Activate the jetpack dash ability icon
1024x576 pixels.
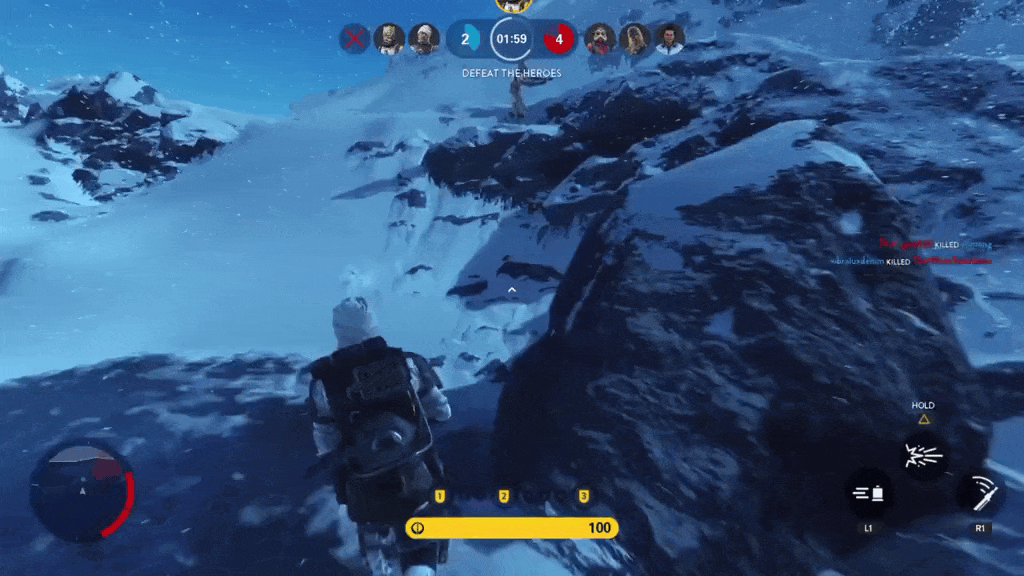click(868, 493)
